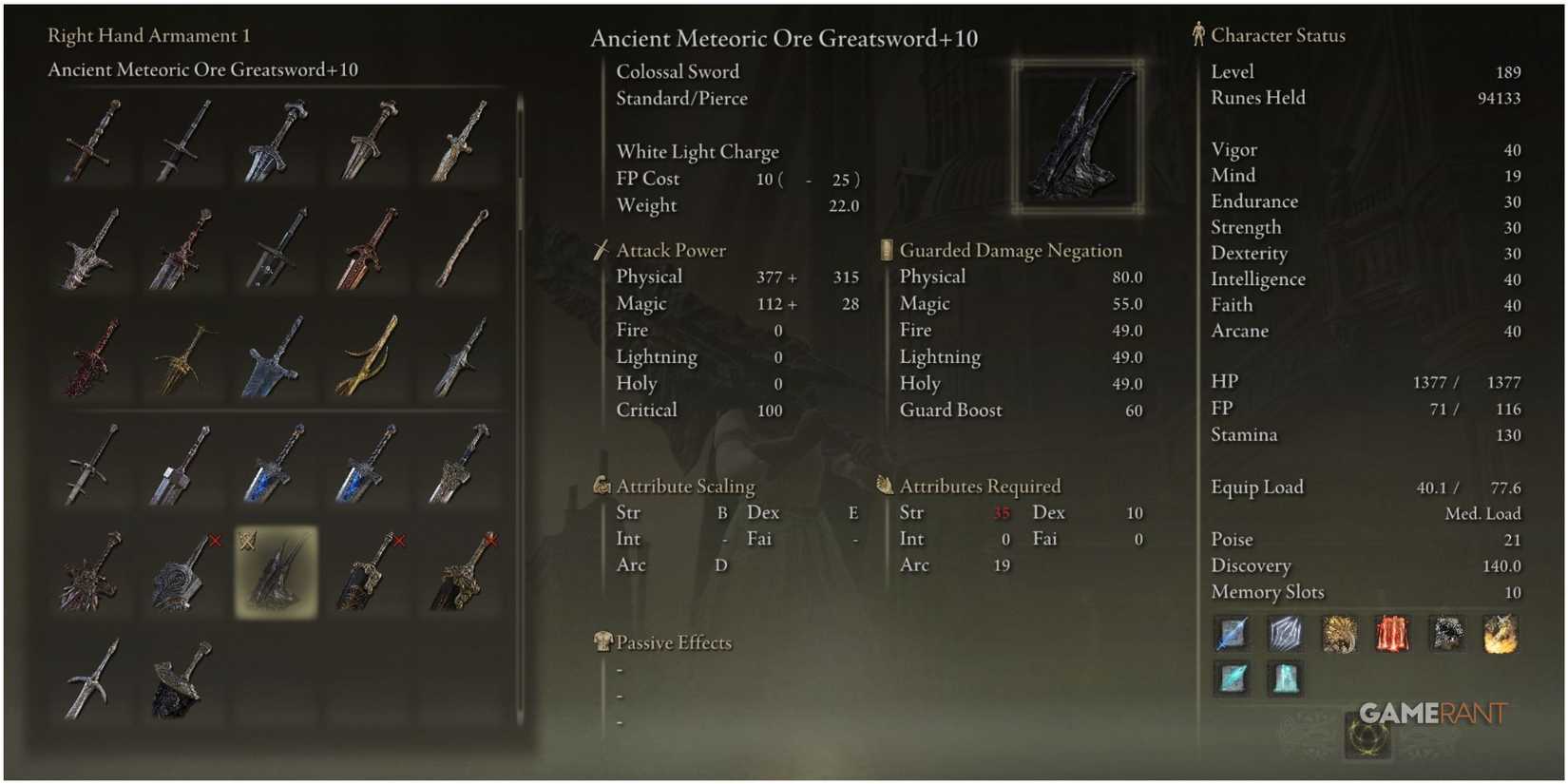Screen dimensions: 1568x784
Task: Click the Passive Effects helmet icon
Action: [x=602, y=641]
